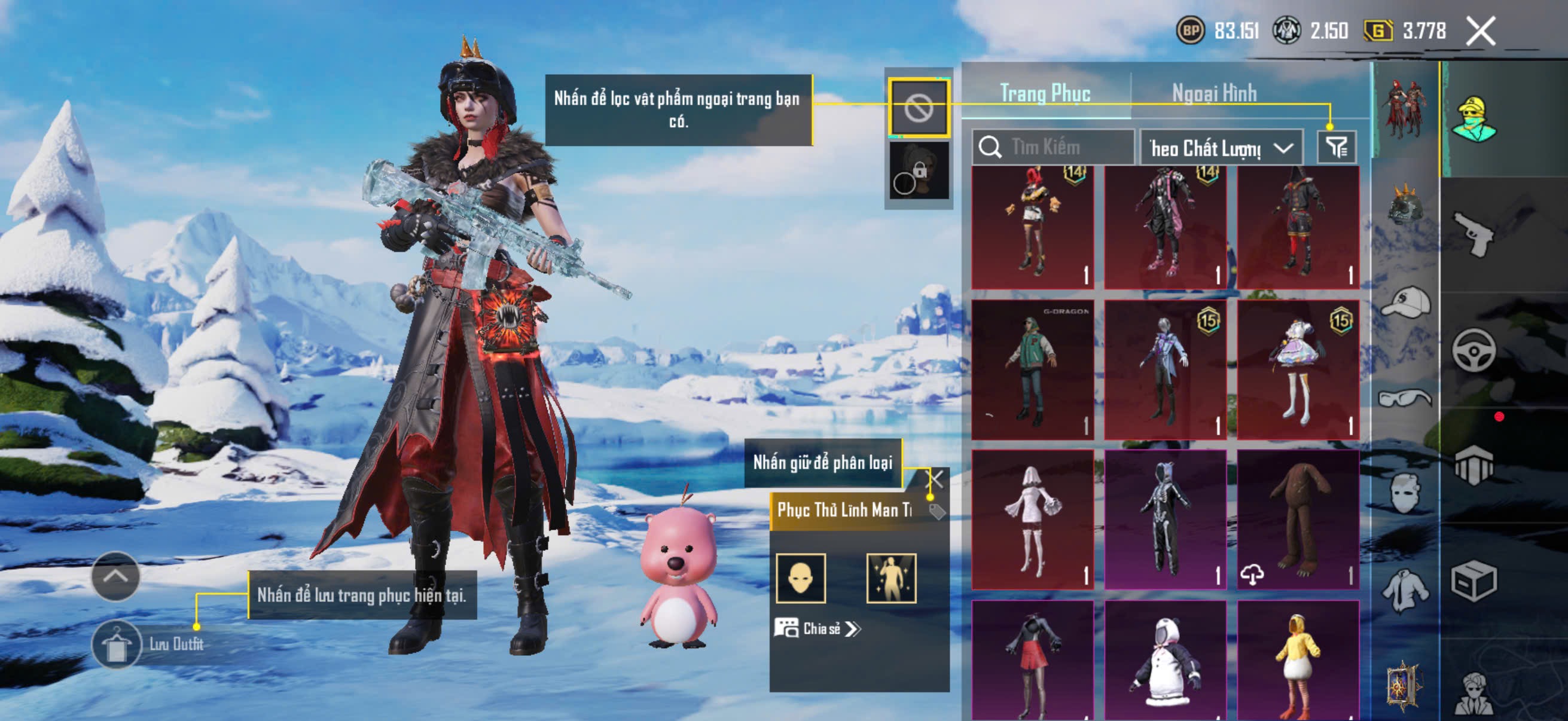The width and height of the screenshot is (1568, 721).
Task: Close the Phục Thủ Lĩnh item popup
Action: [934, 479]
